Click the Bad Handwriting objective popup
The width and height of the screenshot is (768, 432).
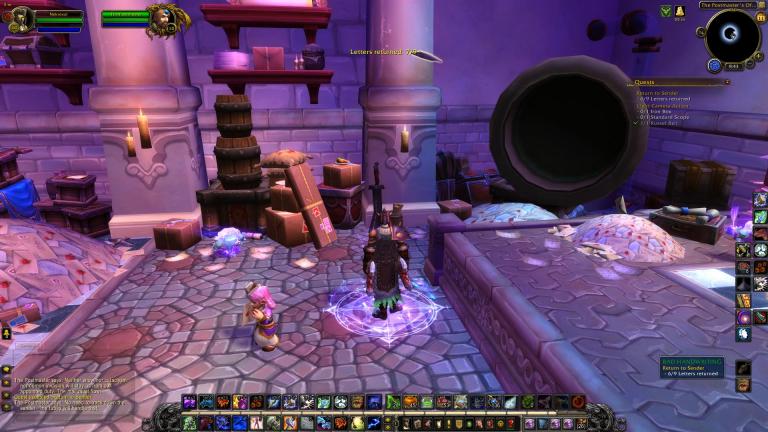point(692,368)
